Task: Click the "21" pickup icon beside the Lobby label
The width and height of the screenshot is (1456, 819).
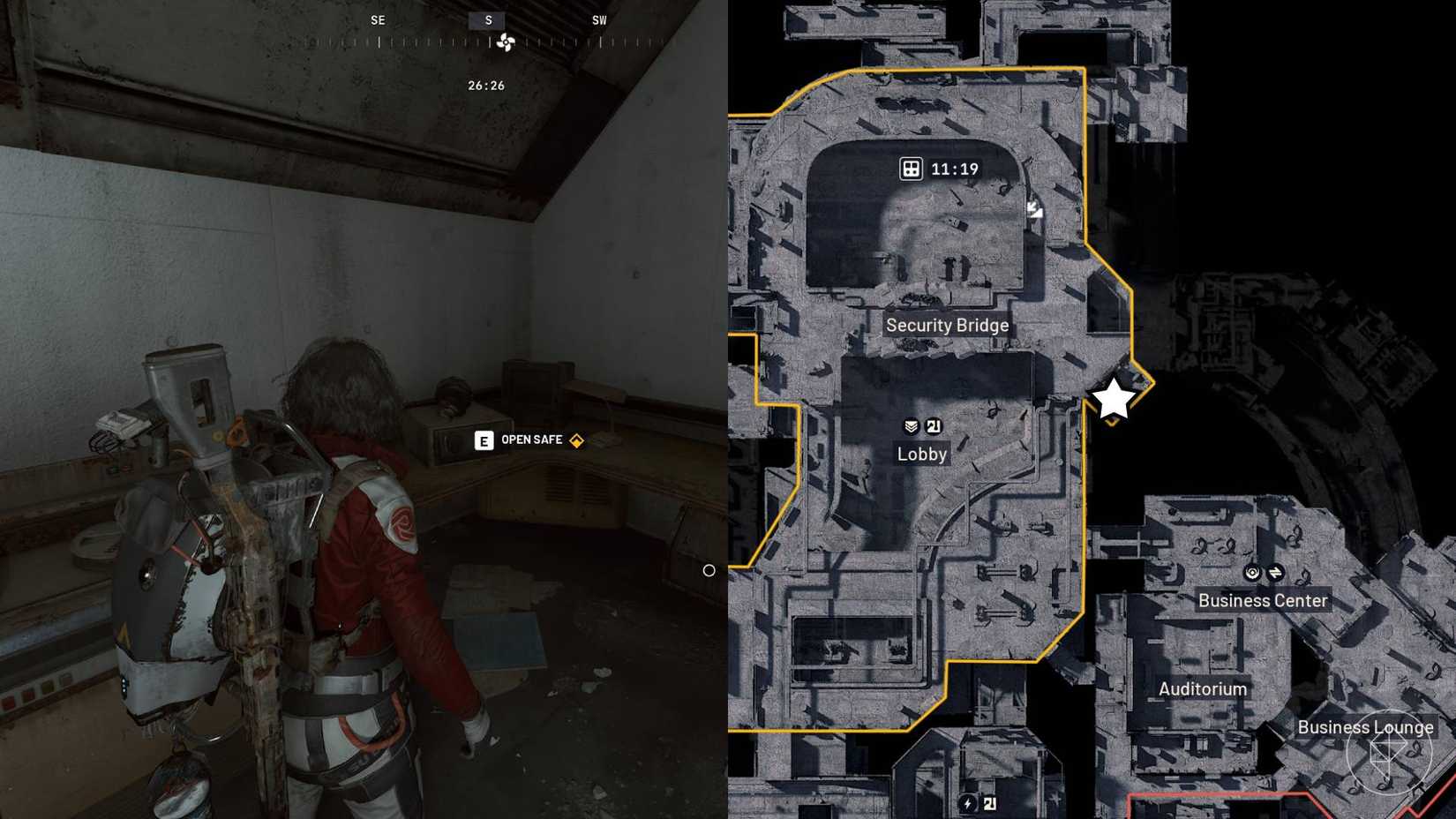Action: pyautogui.click(x=934, y=425)
